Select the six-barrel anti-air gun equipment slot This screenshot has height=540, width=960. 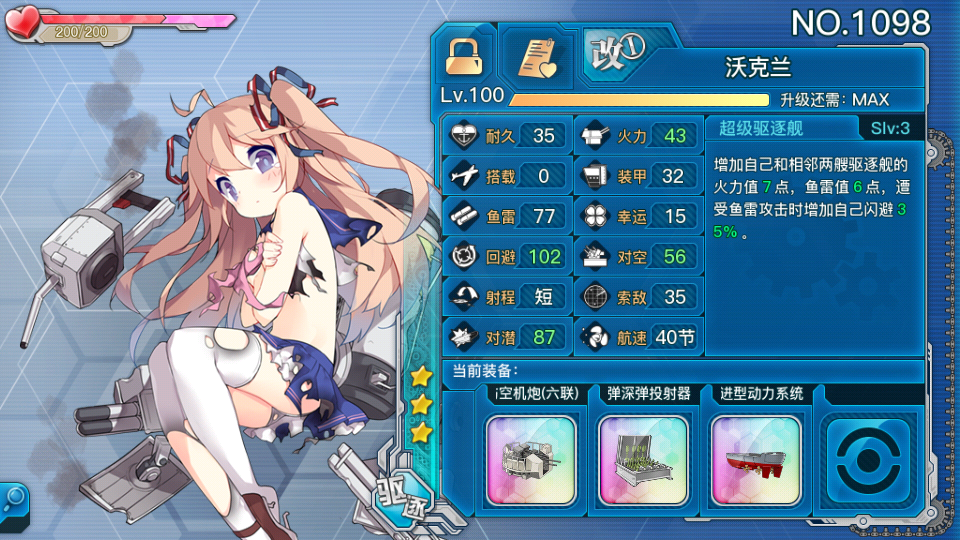[x=530, y=446]
